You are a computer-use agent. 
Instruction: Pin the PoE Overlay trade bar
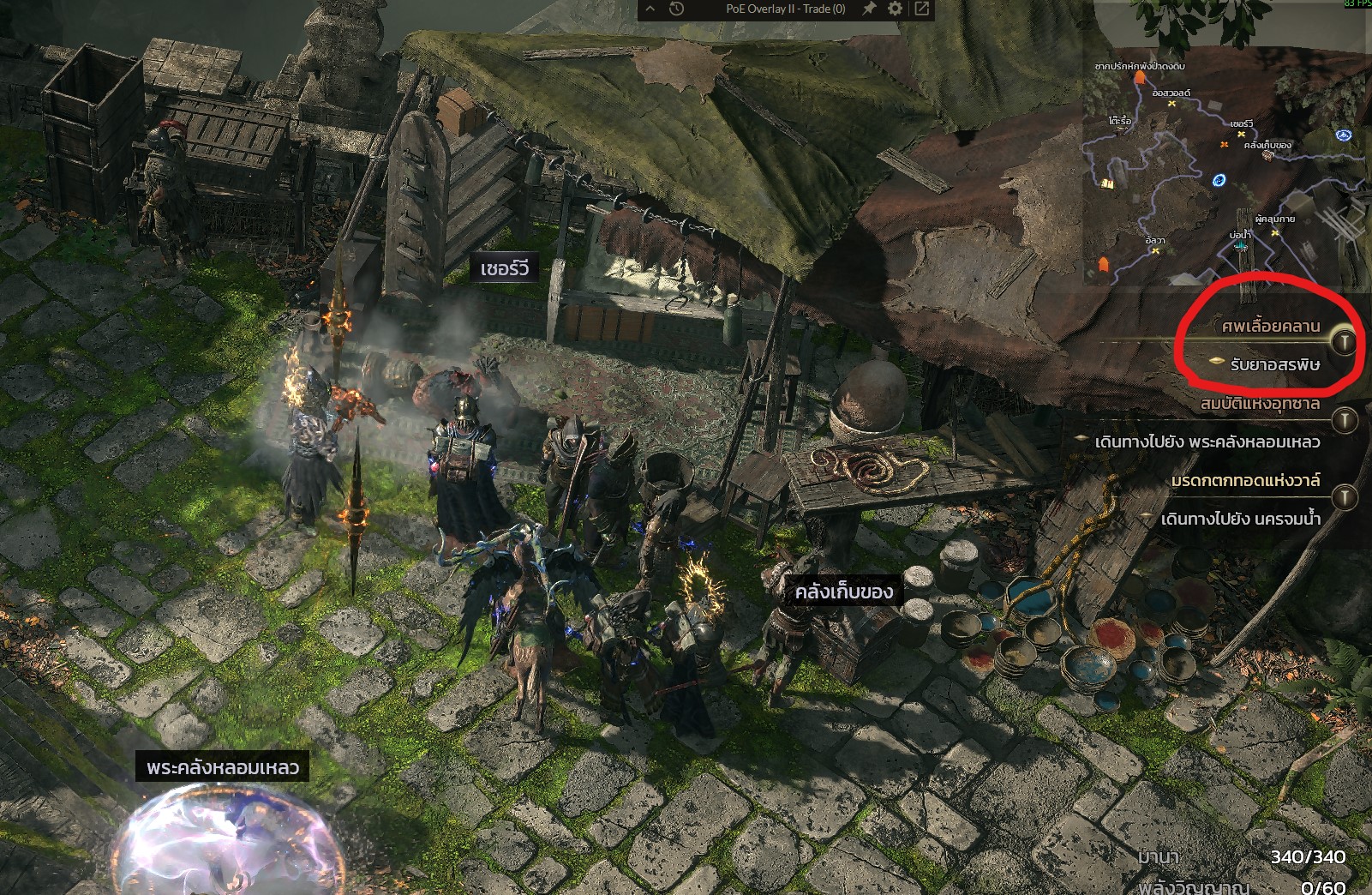click(x=869, y=9)
